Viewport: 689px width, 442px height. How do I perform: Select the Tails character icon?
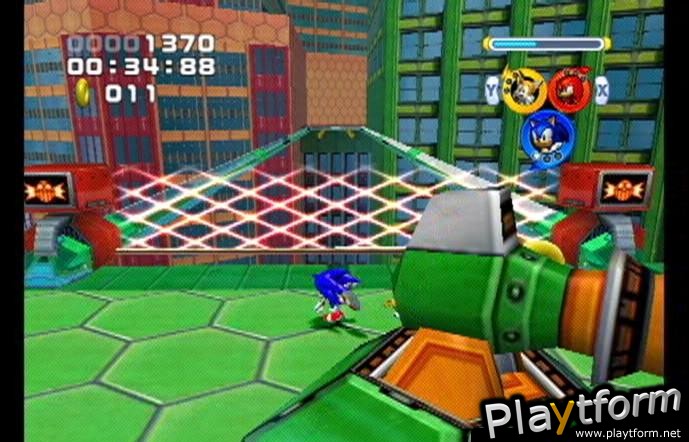click(x=522, y=89)
